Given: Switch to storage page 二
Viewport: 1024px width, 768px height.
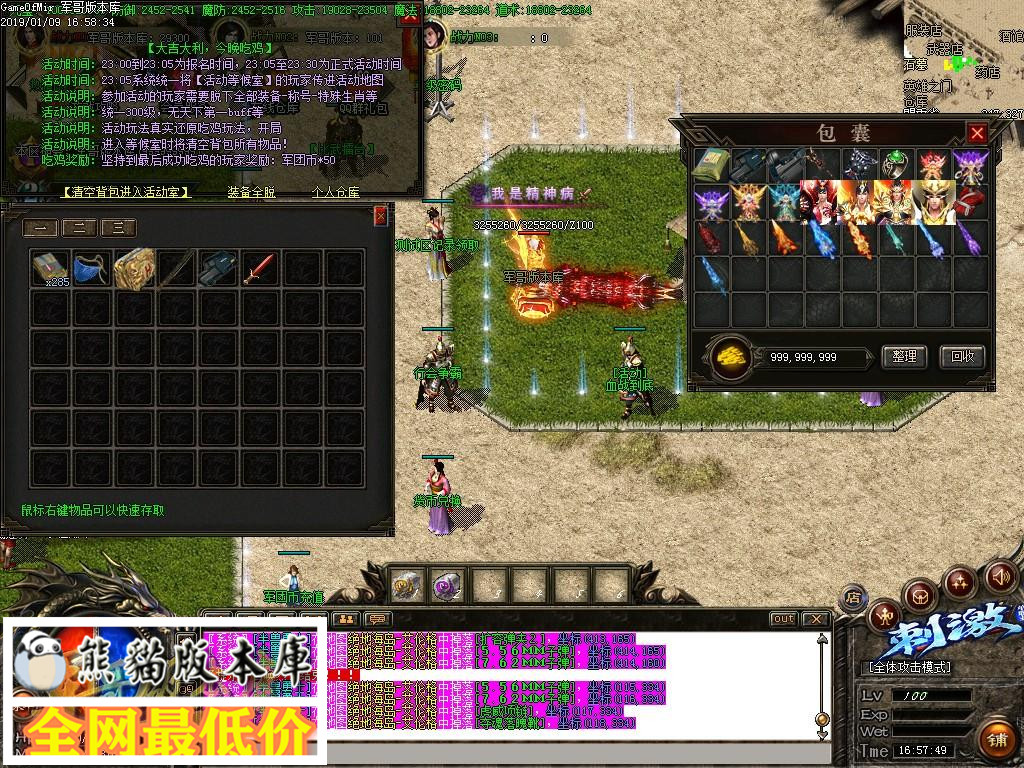Looking at the screenshot, I should (79, 228).
